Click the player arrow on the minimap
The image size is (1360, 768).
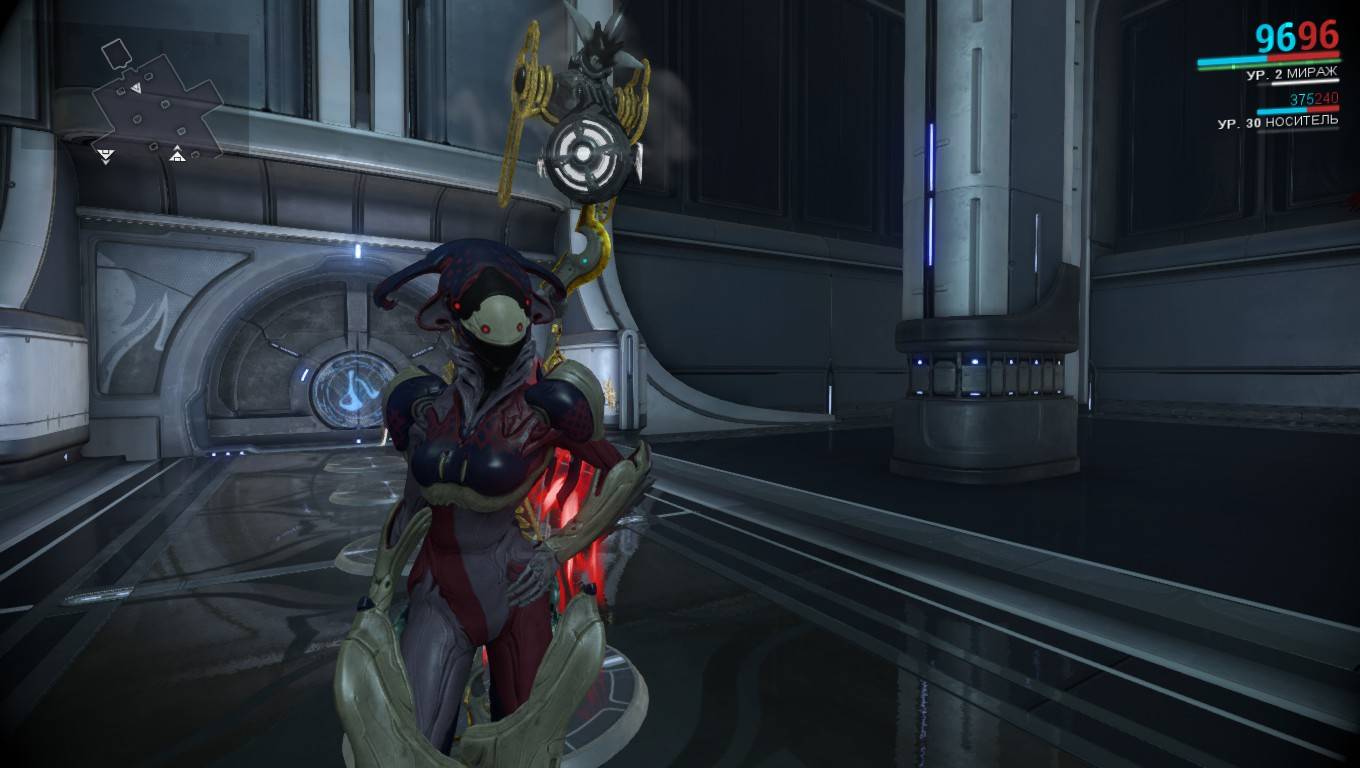[x=137, y=89]
